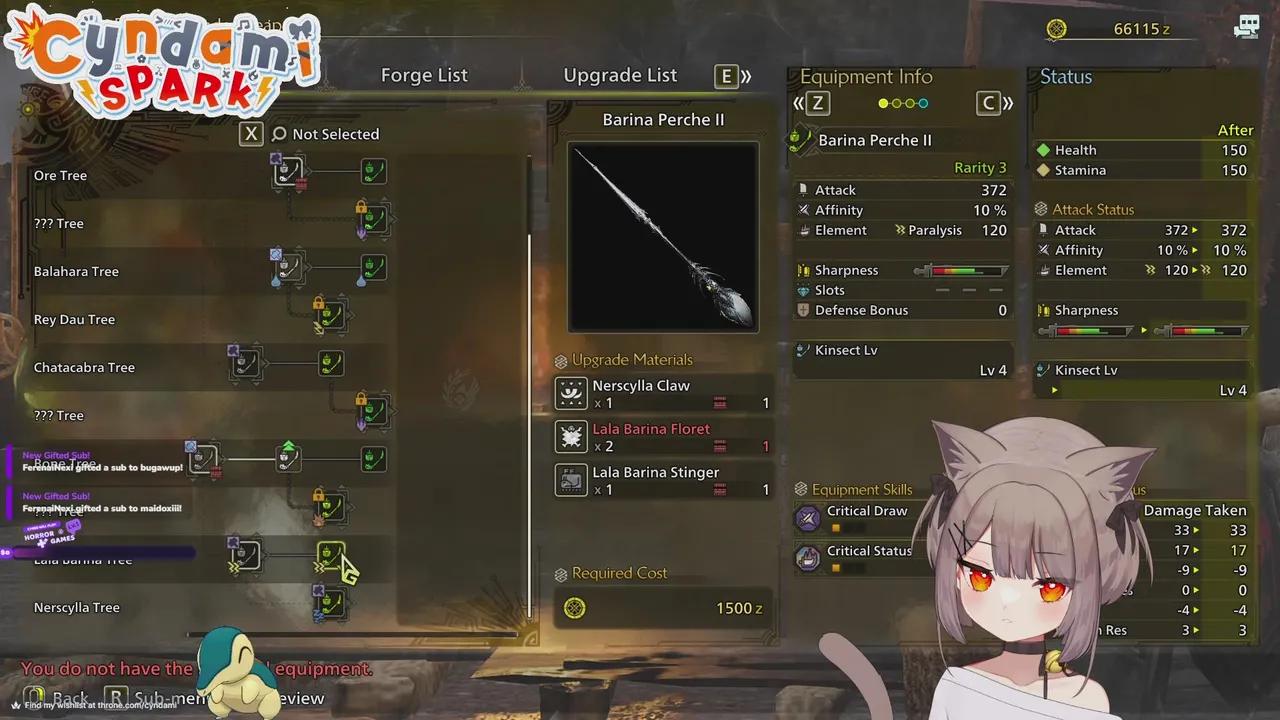Select the locked Rey Dau weapon node
1280x720 pixels.
(x=331, y=316)
